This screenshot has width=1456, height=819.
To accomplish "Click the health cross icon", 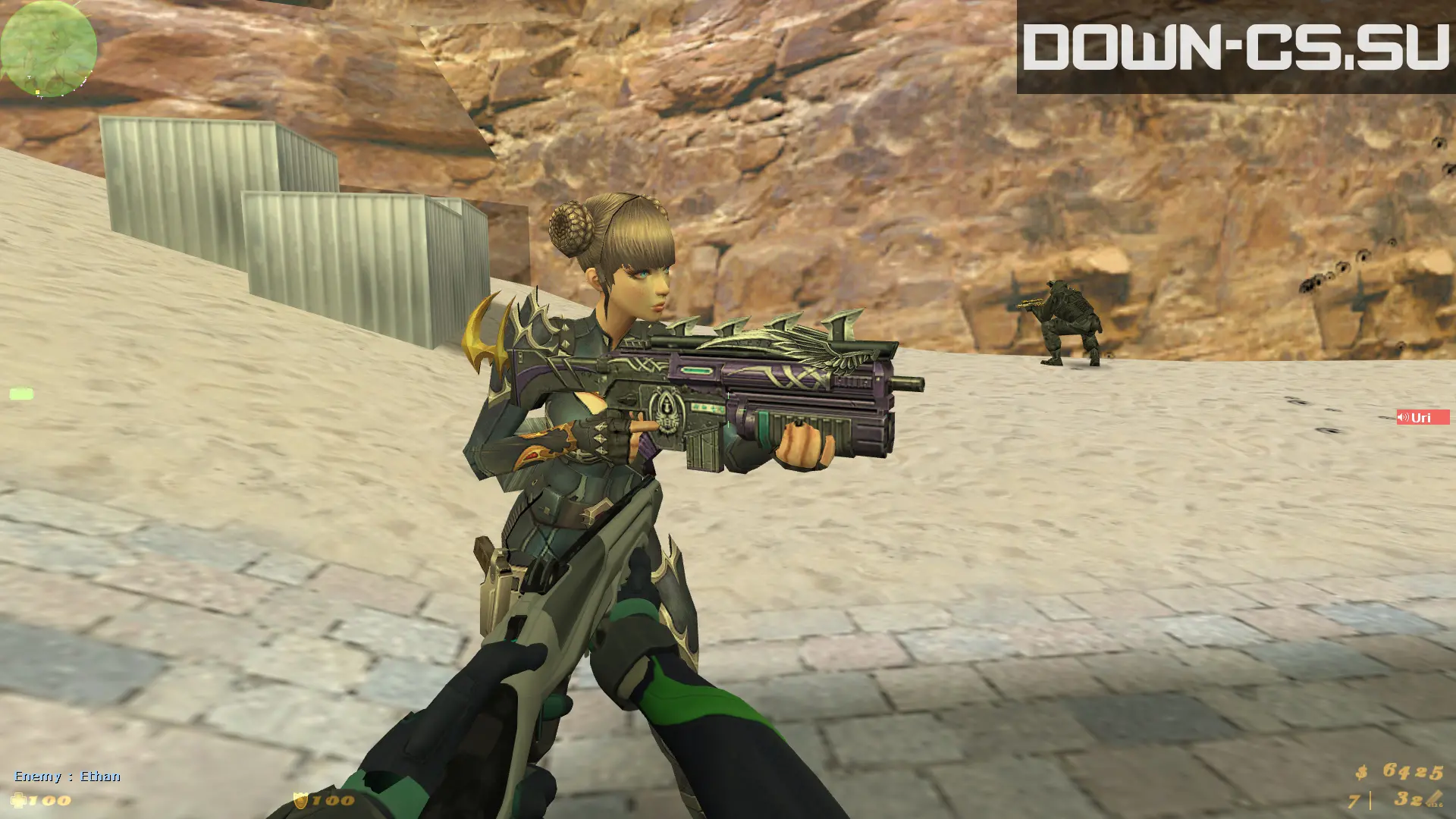I will click(19, 801).
